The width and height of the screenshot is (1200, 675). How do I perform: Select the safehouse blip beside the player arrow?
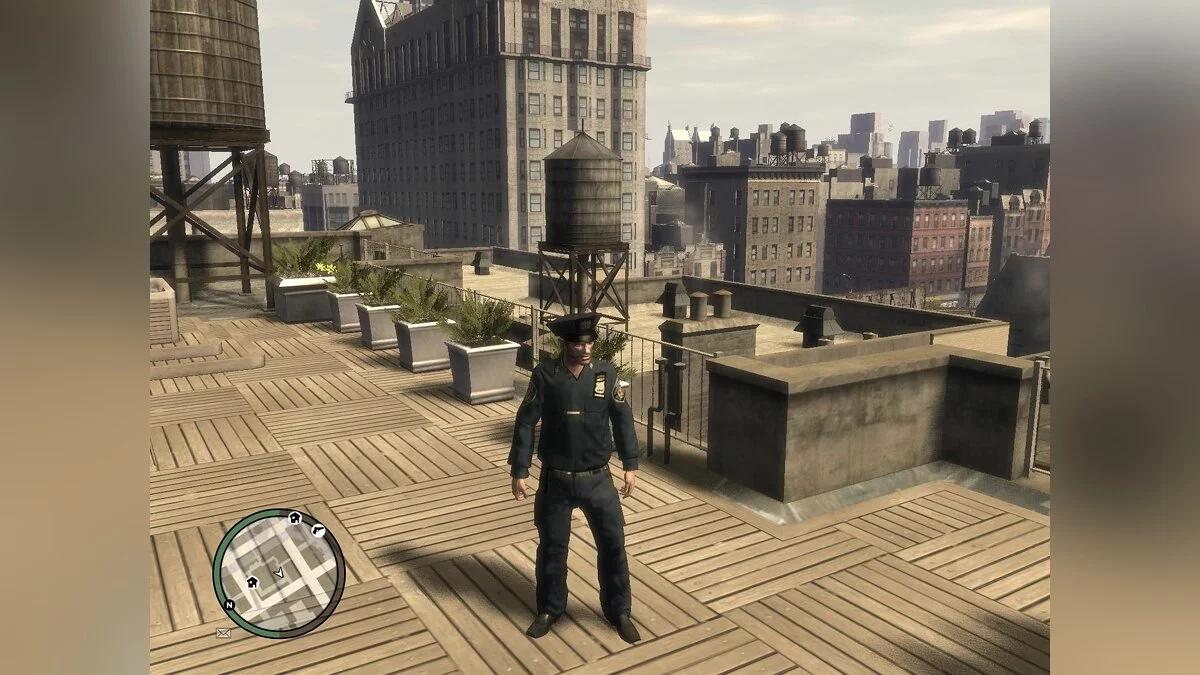click(253, 580)
